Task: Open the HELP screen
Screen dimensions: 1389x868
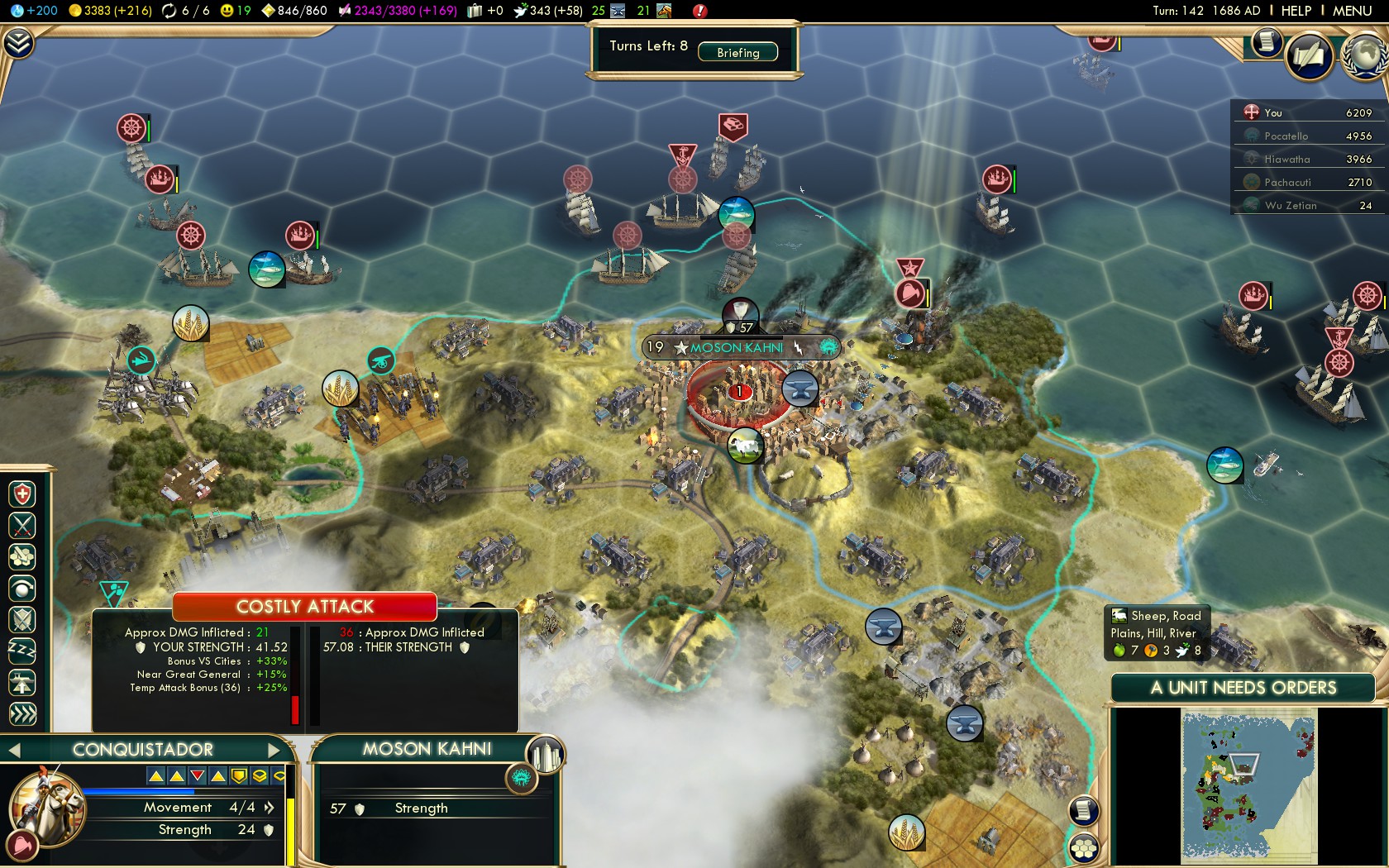Action: point(1296,11)
